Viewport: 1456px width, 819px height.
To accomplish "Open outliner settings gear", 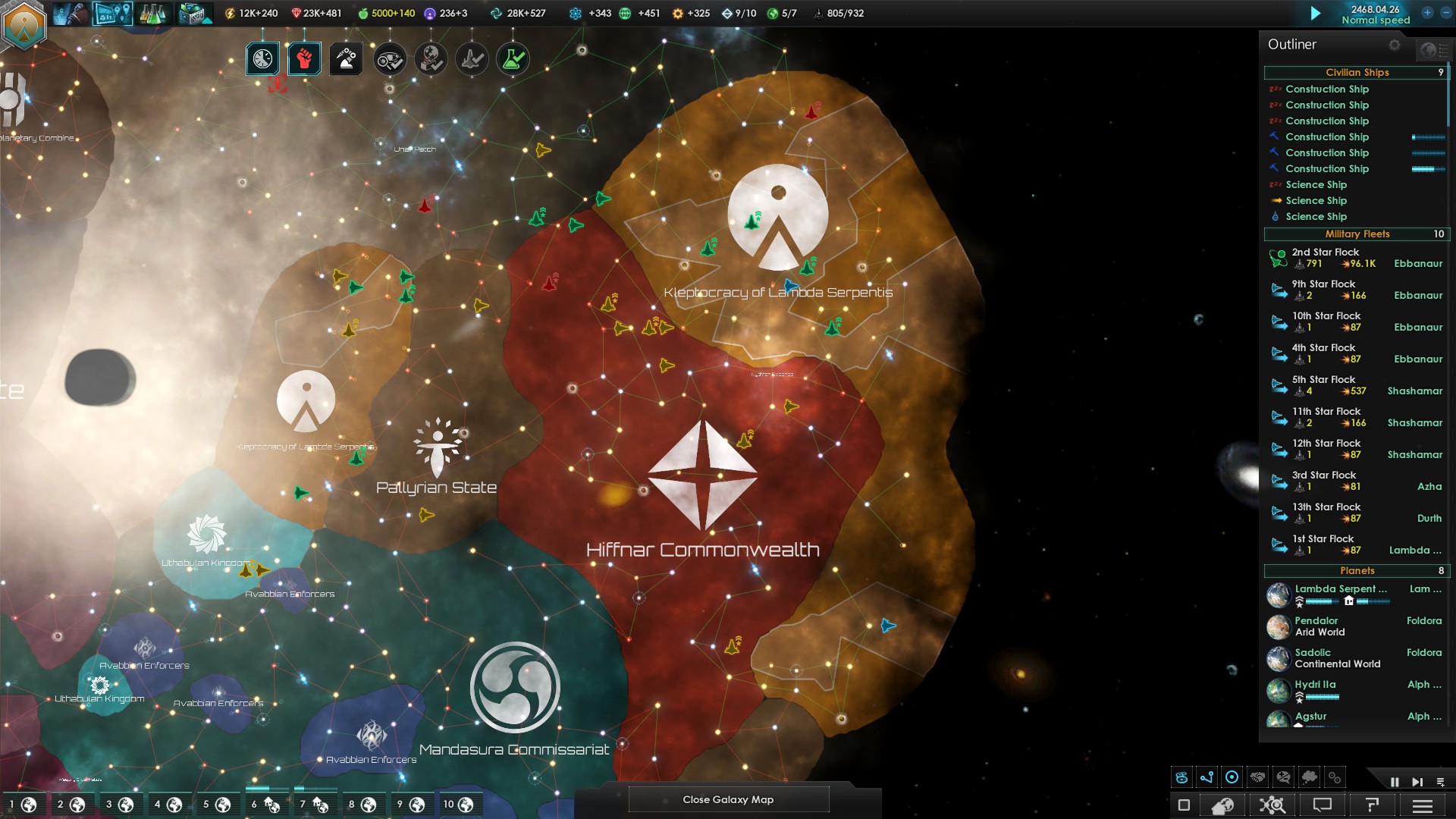I will pyautogui.click(x=1395, y=45).
